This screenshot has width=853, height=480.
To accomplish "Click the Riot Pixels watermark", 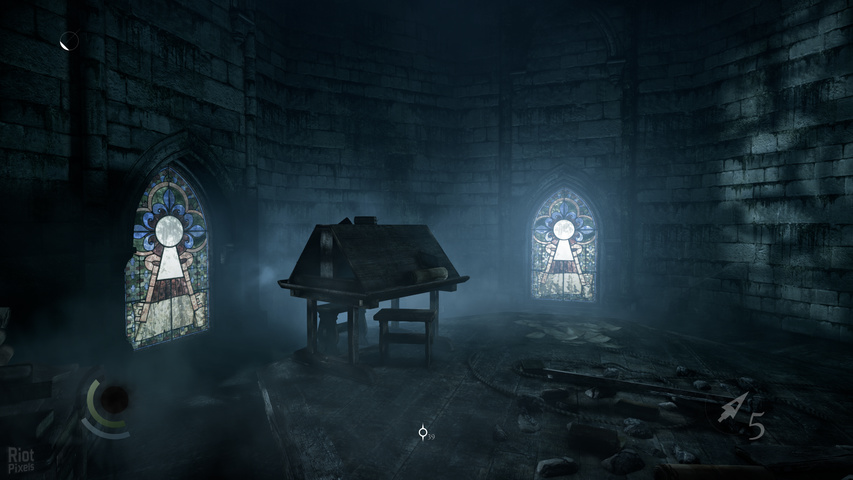I will coord(20,459).
